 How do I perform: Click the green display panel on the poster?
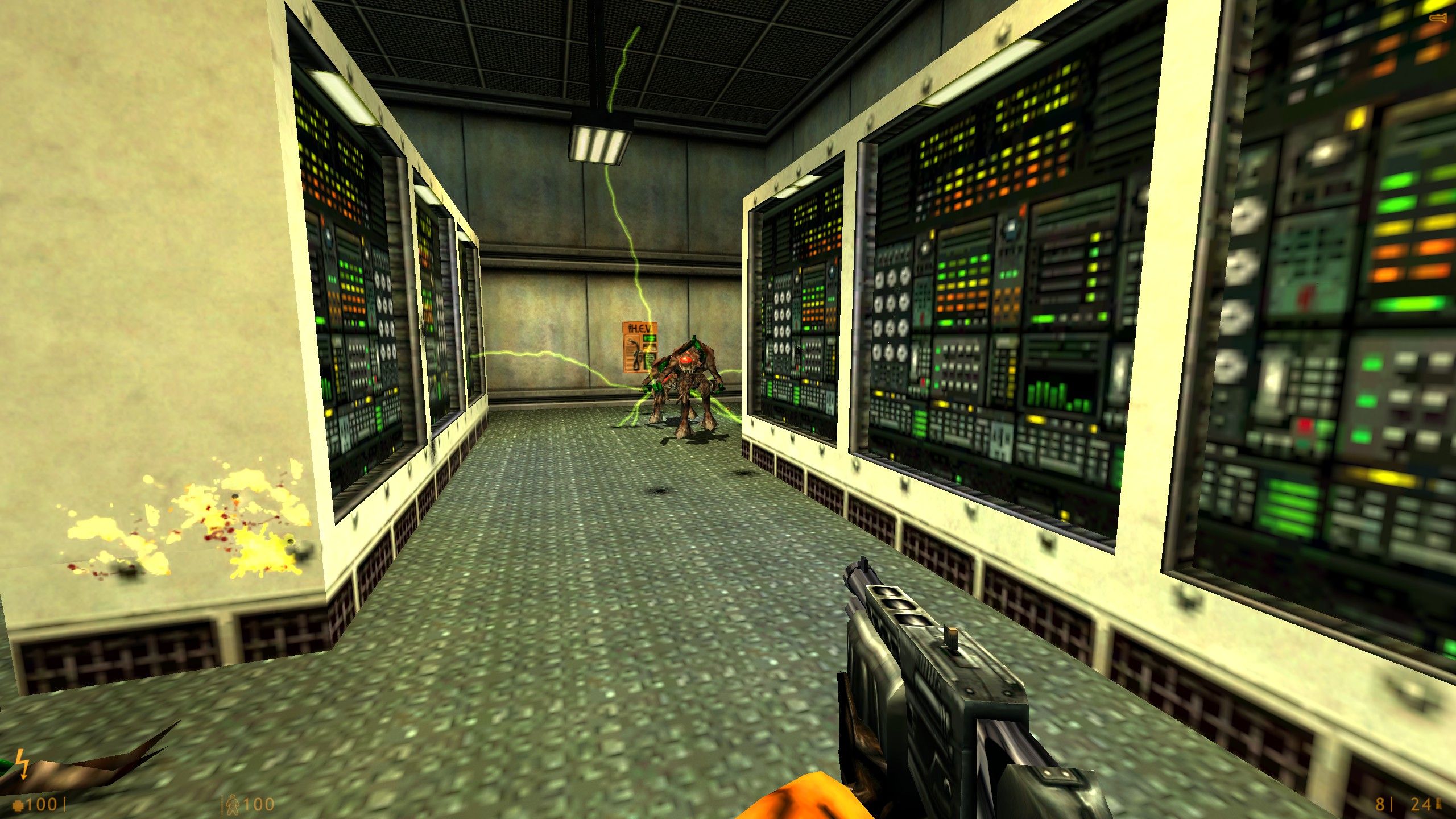(x=649, y=338)
